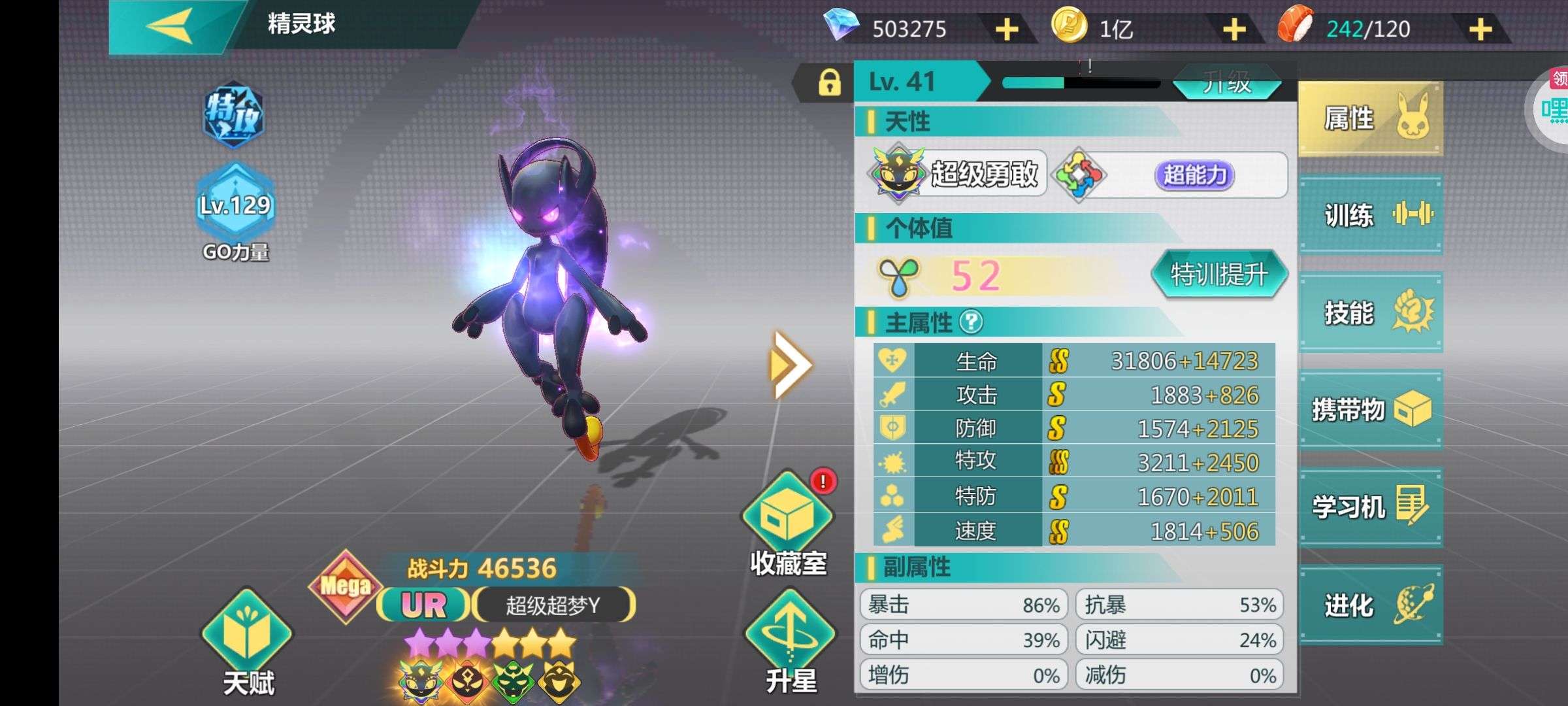Toggle the padlock lock icon

click(829, 83)
